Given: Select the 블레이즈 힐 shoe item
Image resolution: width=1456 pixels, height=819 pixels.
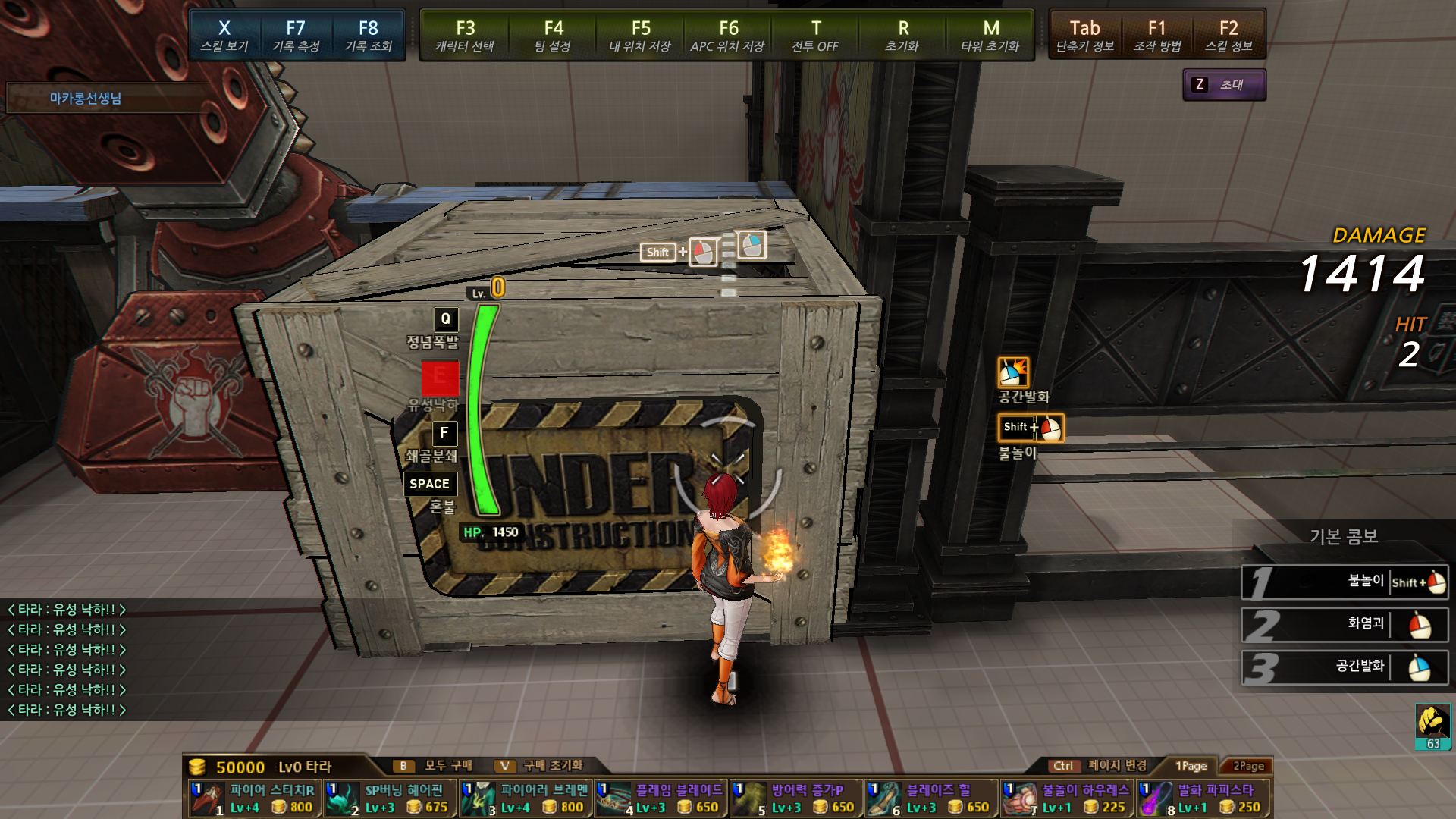Looking at the screenshot, I should tap(931, 799).
